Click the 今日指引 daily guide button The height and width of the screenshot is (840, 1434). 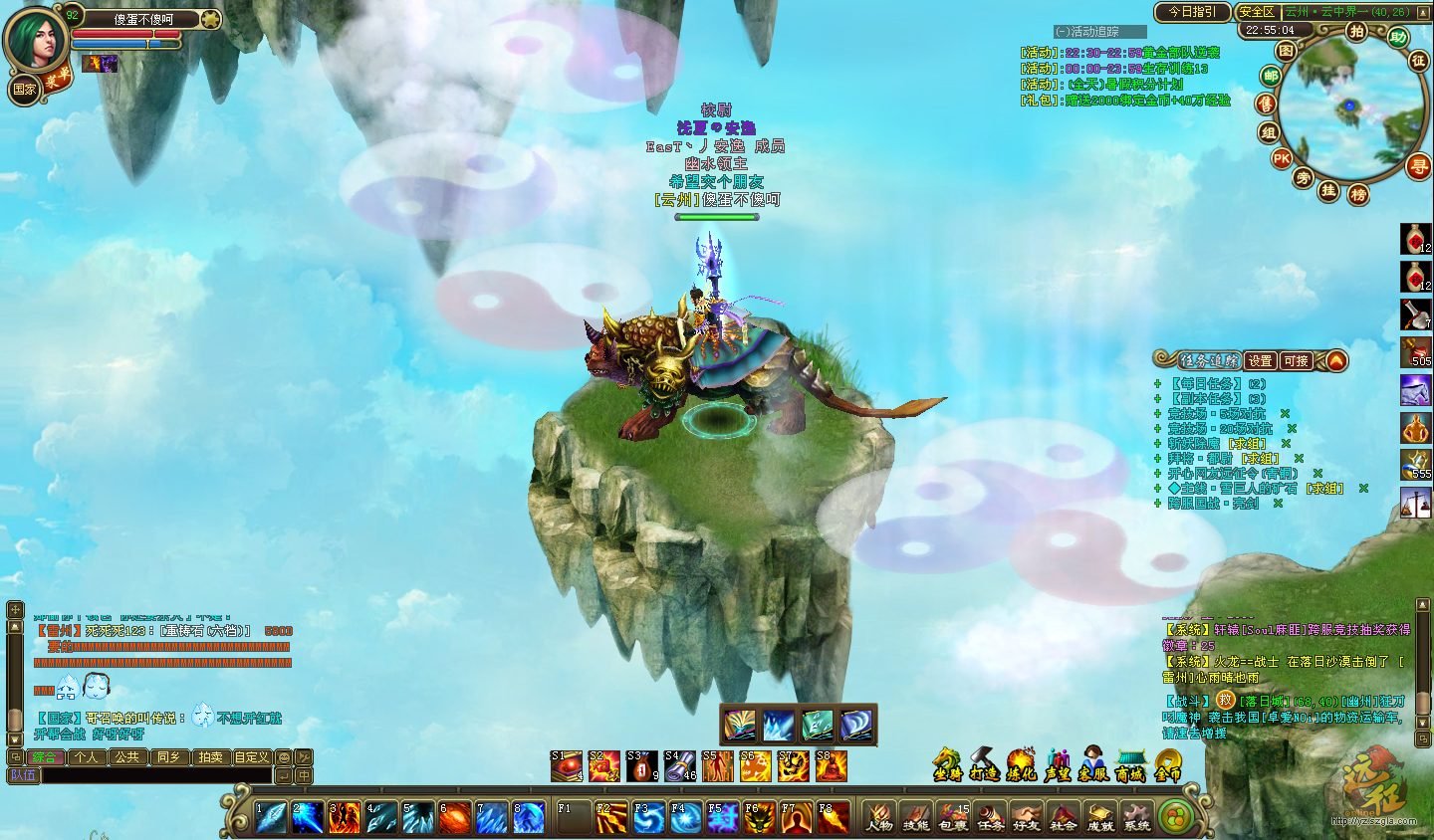(1192, 12)
